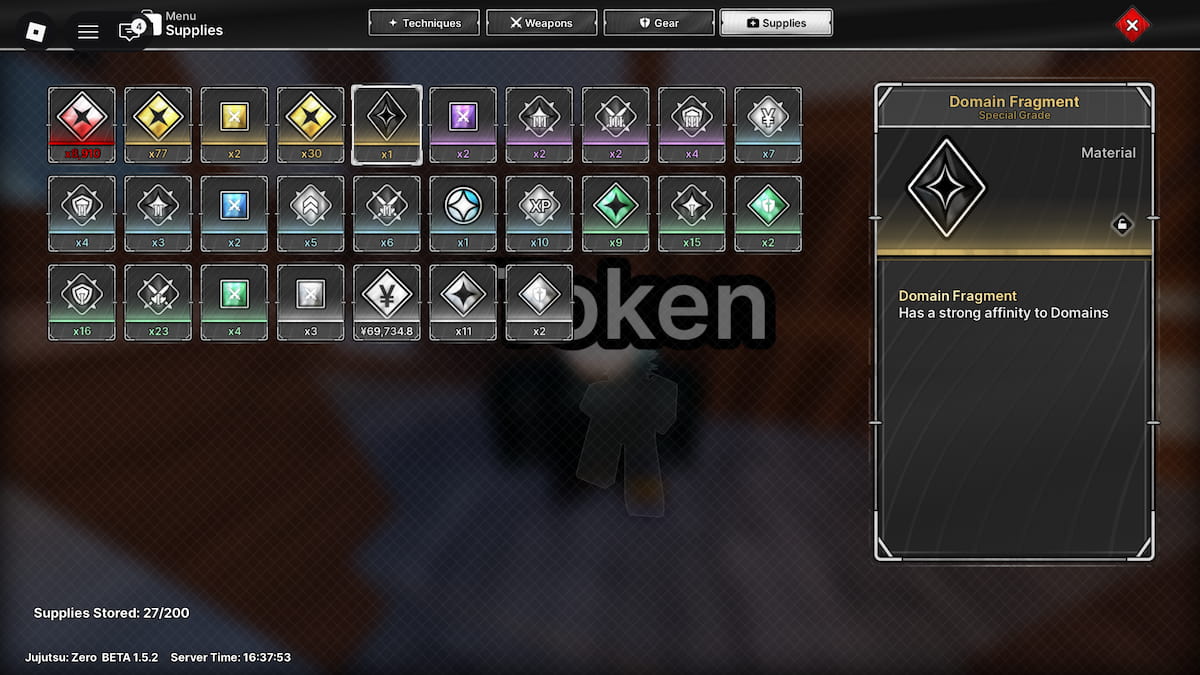Toggle the lock icon on Domain Fragment
Screen dimensions: 1200x675
click(x=1122, y=225)
